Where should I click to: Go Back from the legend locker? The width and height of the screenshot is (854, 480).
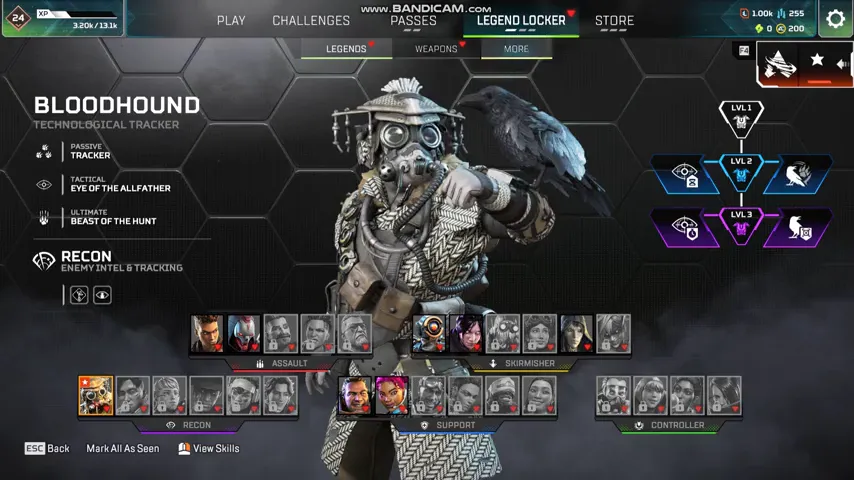point(47,449)
